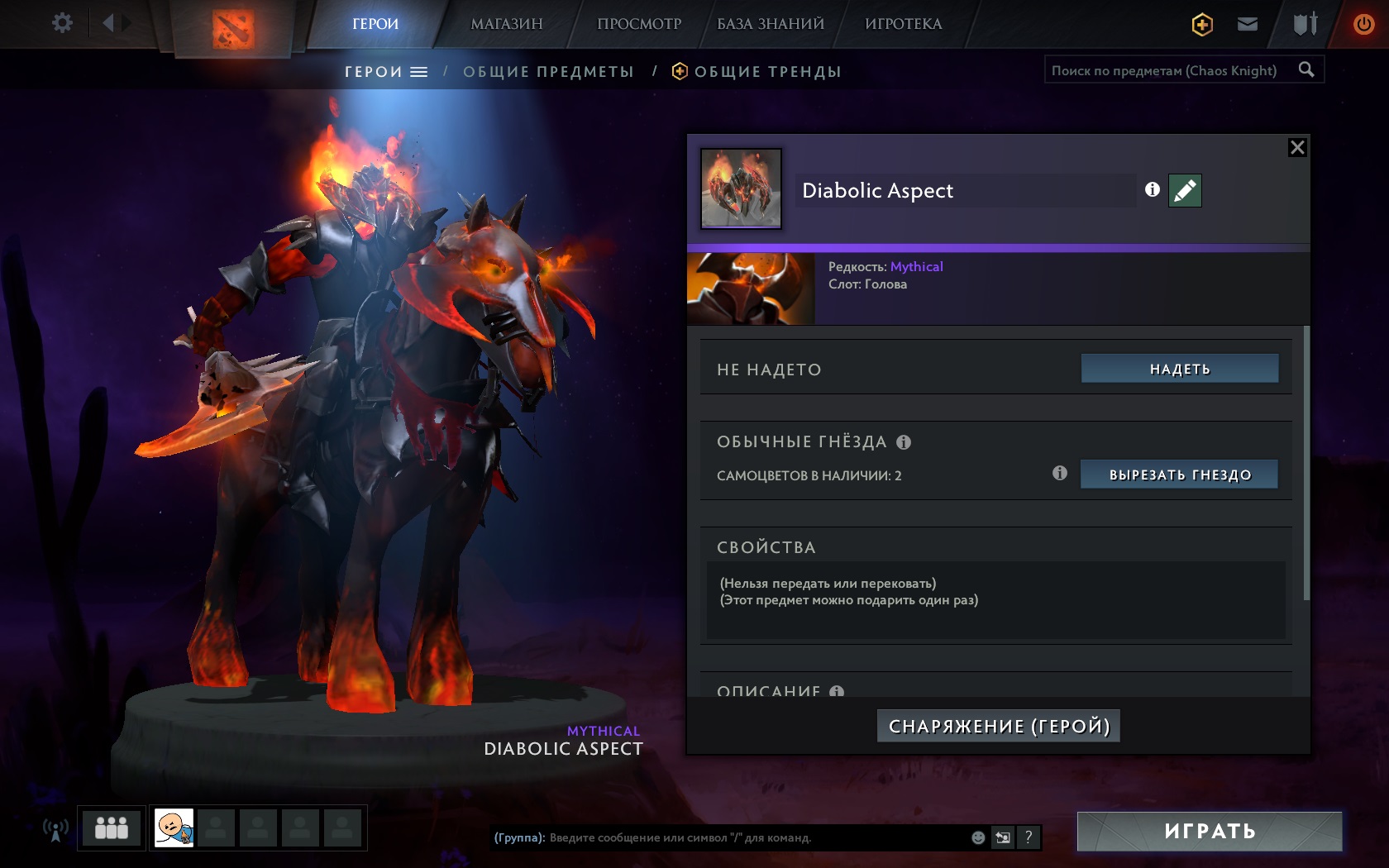1389x868 pixels.
Task: Click the search magnifier in item search
Action: click(1306, 70)
